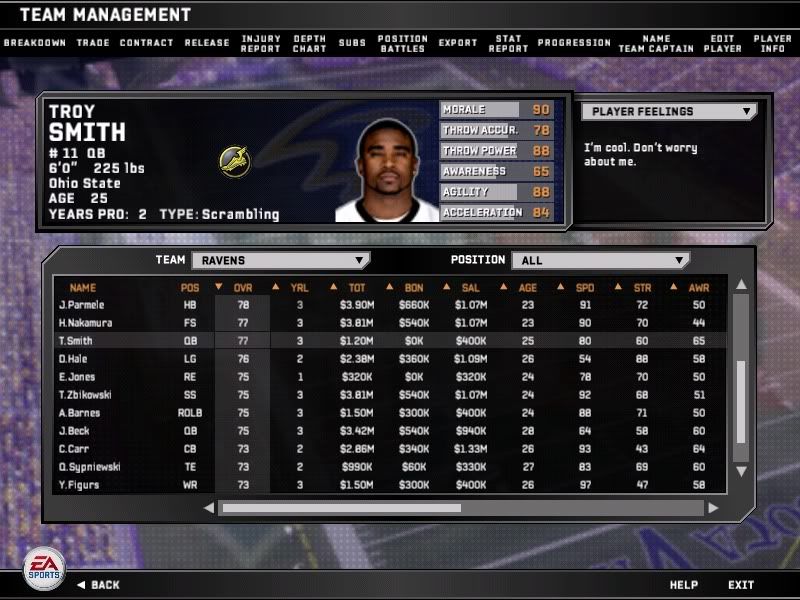
Task: Open the Help screen
Action: pyautogui.click(x=684, y=584)
